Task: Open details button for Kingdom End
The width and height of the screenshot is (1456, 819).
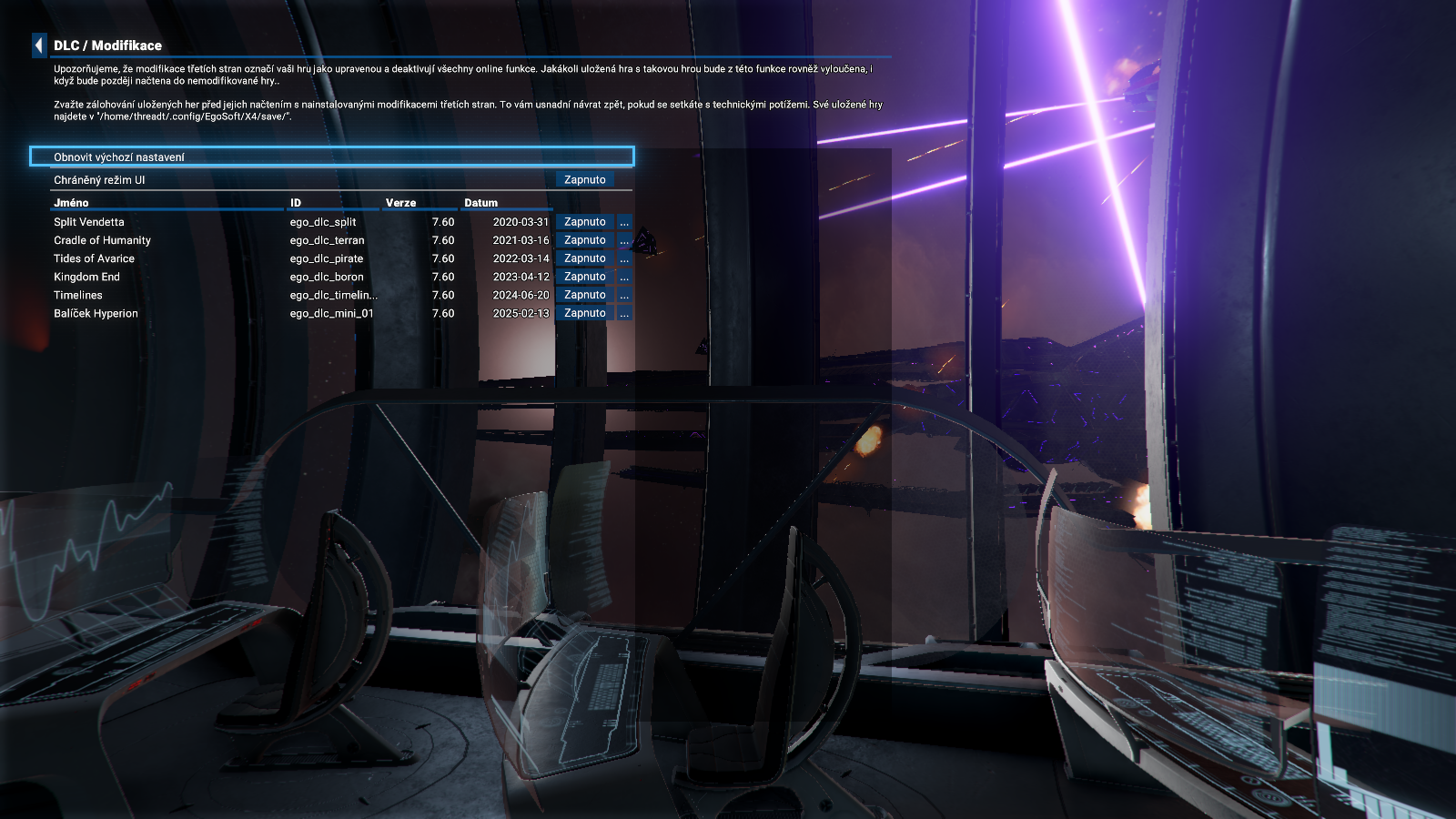Action: tap(624, 277)
